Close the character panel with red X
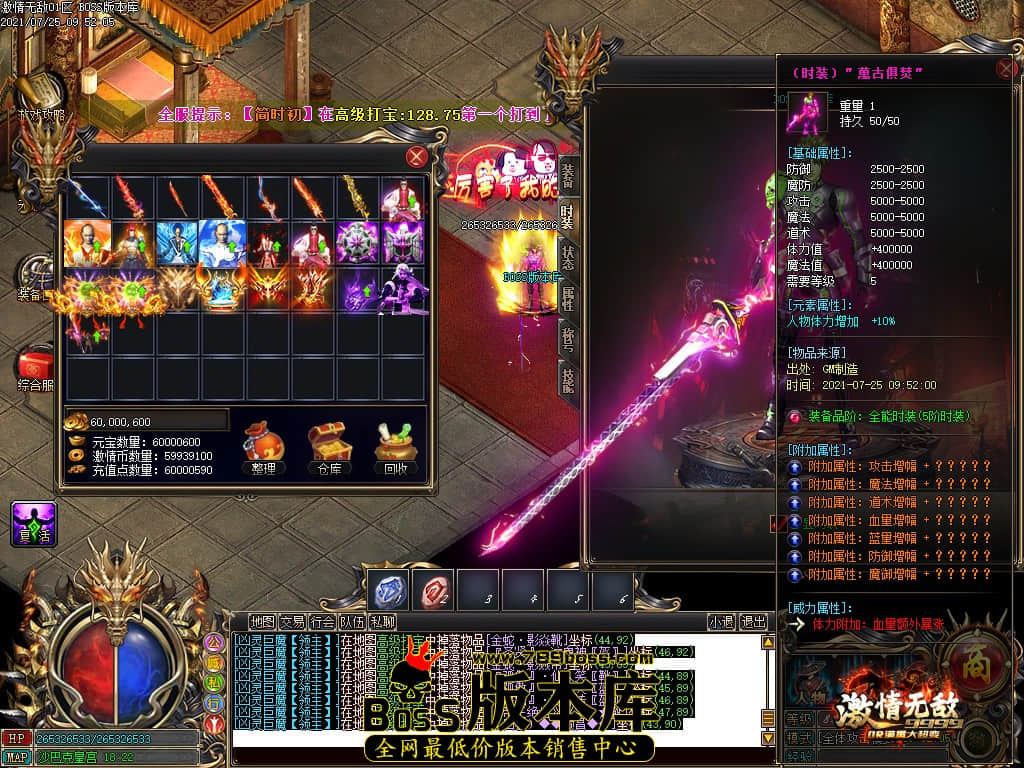This screenshot has height=768, width=1024. click(x=1005, y=69)
